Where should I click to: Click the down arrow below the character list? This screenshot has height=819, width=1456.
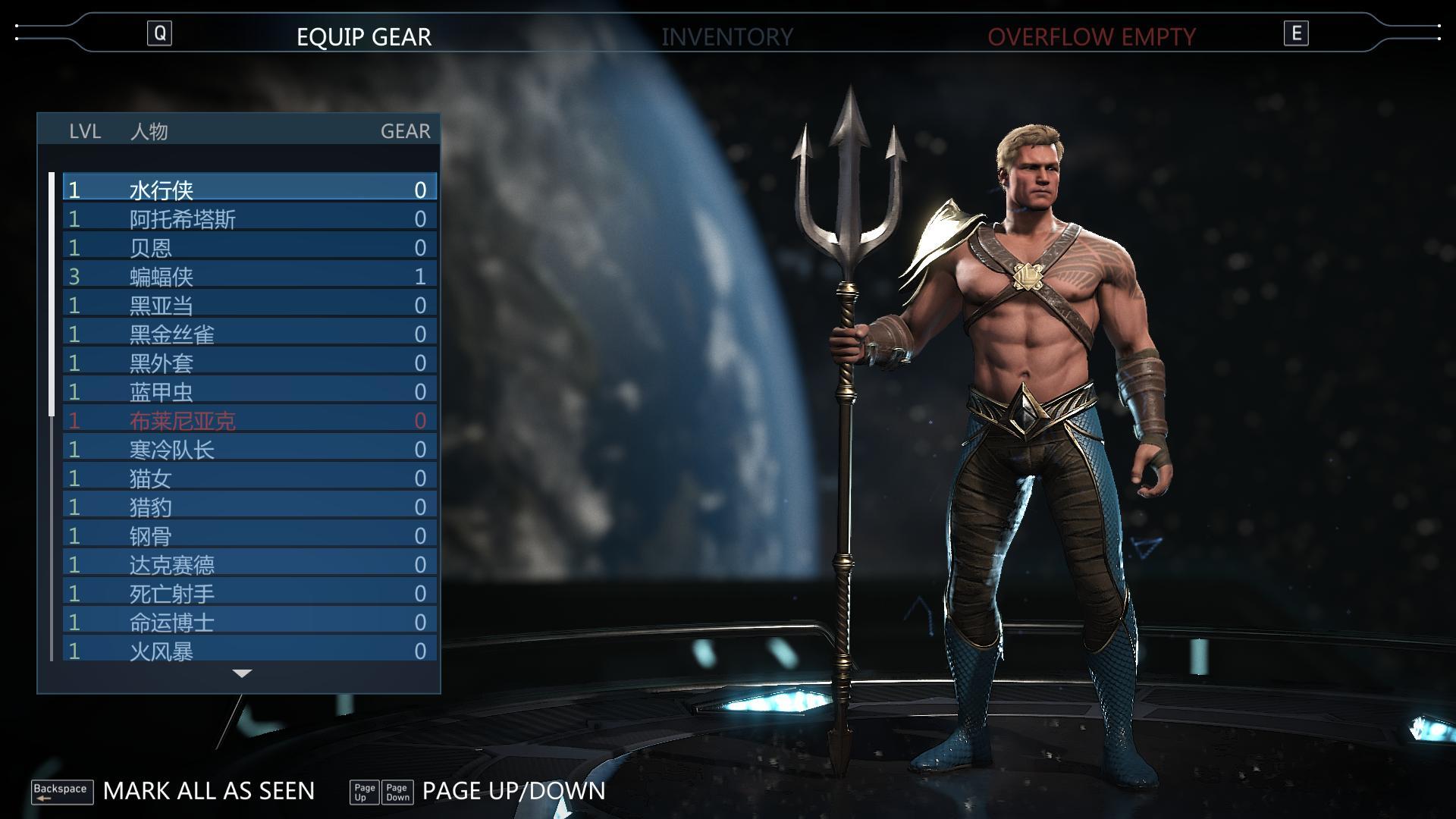click(x=242, y=673)
